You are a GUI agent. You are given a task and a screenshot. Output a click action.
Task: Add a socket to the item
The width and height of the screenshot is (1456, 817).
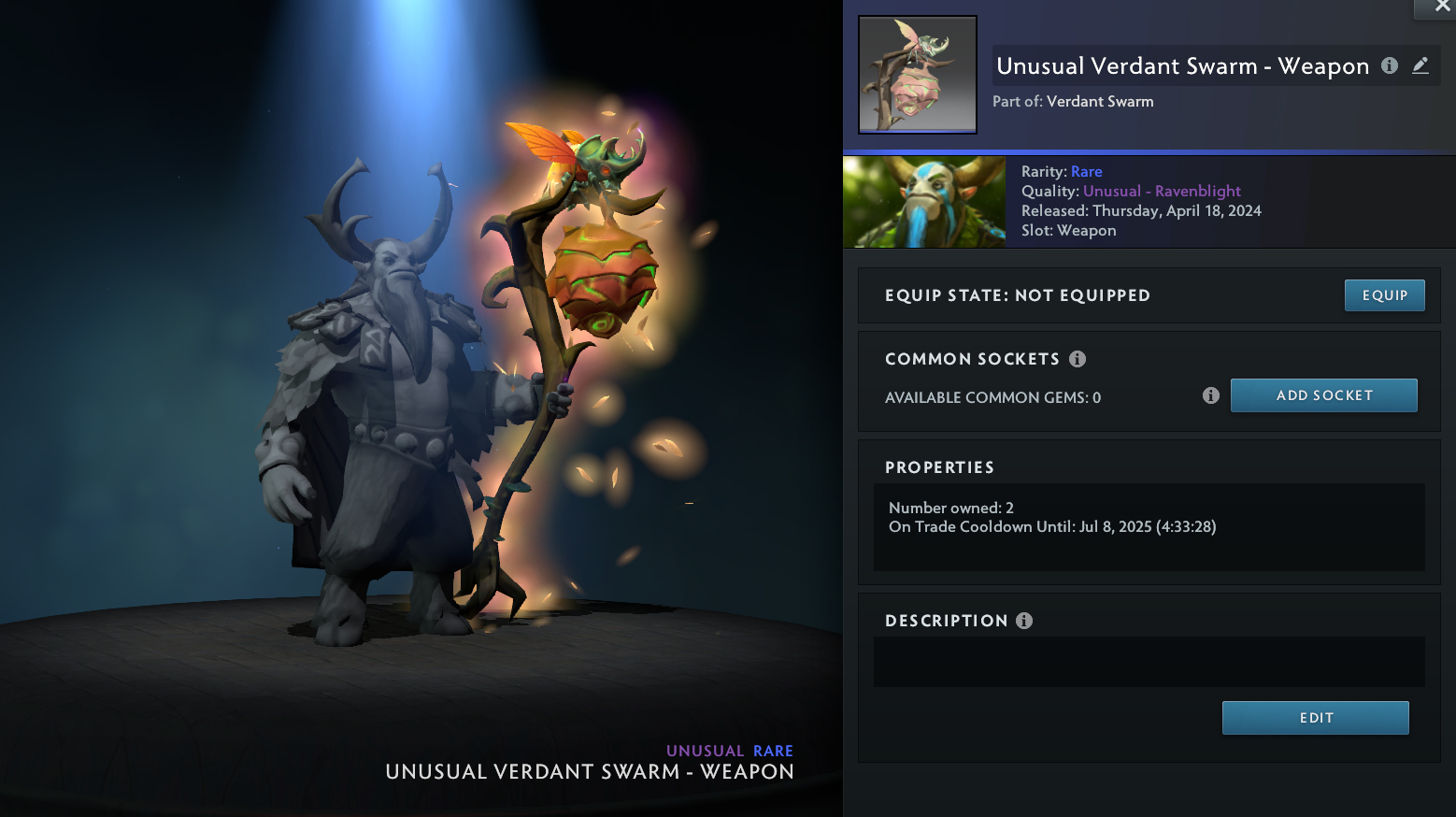pyautogui.click(x=1323, y=395)
